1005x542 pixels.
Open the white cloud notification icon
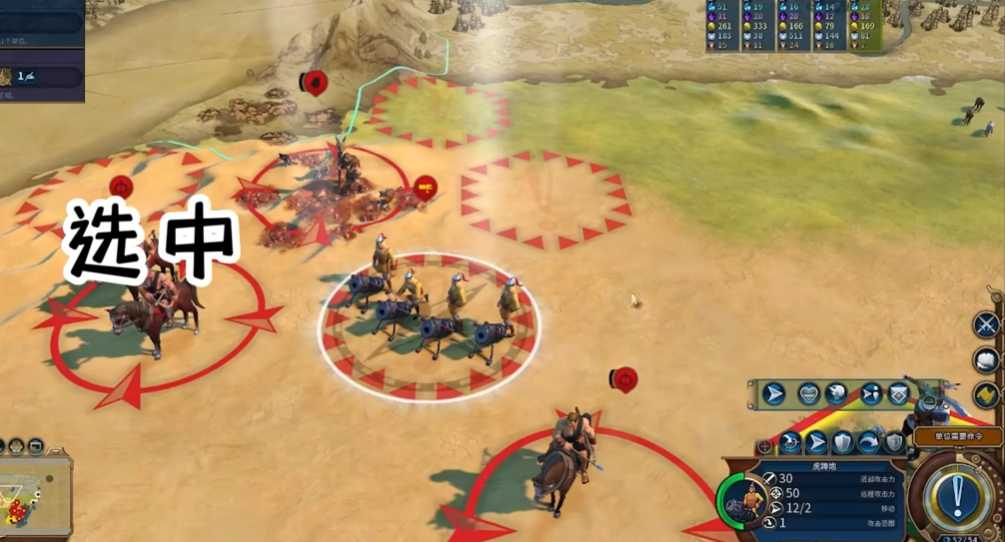tap(987, 360)
